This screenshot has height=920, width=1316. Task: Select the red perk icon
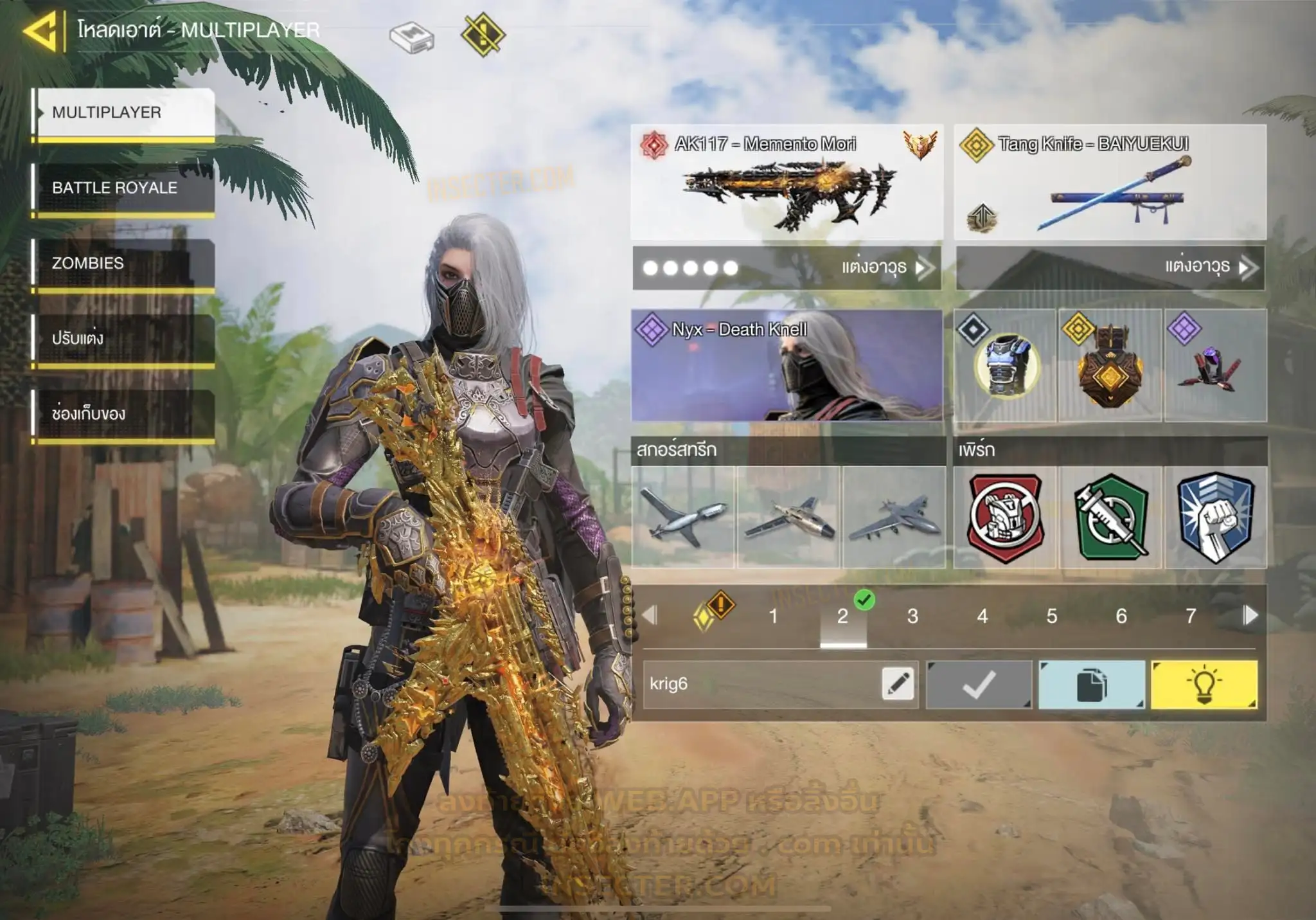click(x=1005, y=518)
